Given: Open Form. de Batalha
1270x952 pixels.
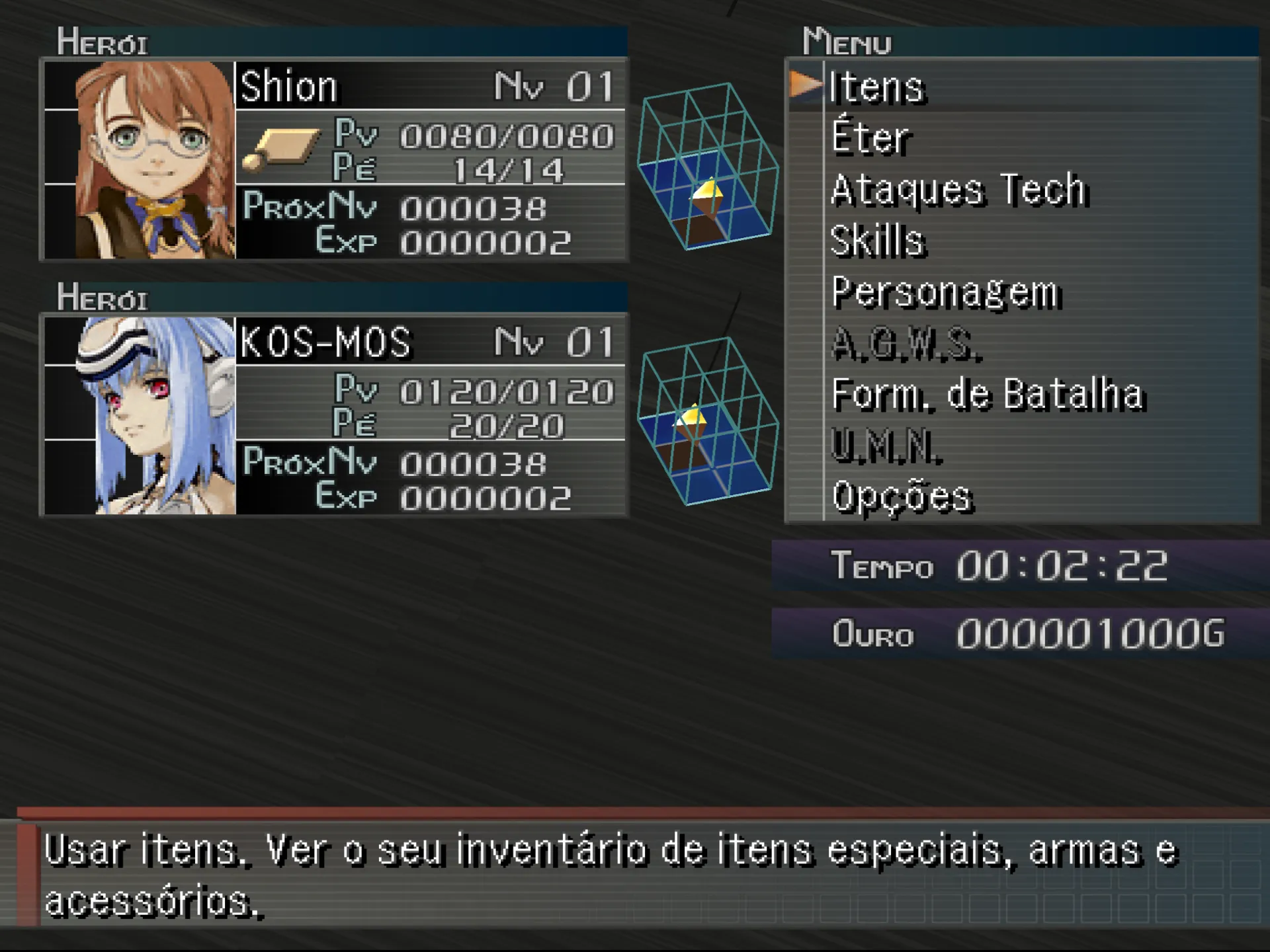Looking at the screenshot, I should (987, 395).
